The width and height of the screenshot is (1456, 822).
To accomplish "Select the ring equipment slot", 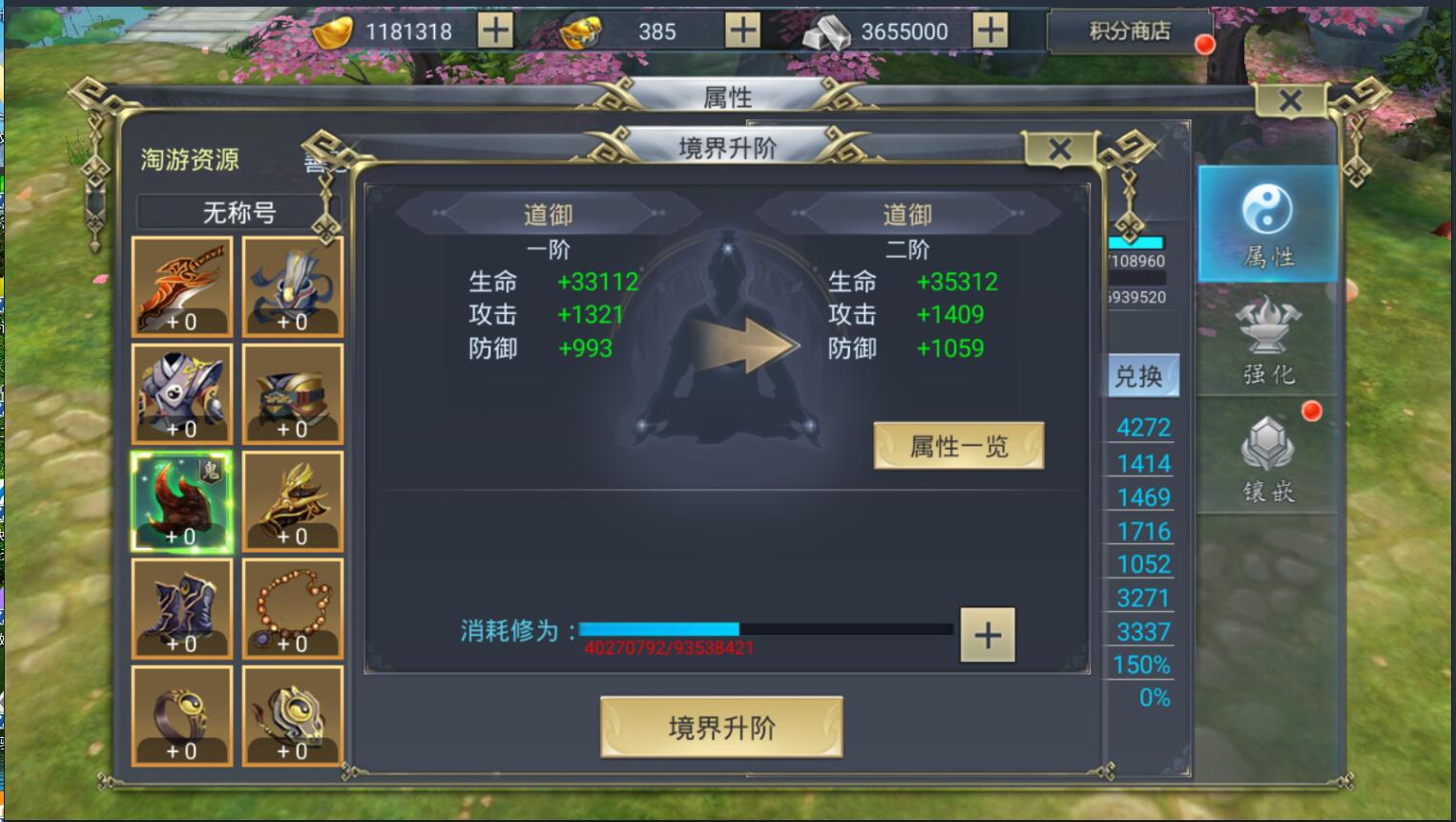I will click(181, 716).
